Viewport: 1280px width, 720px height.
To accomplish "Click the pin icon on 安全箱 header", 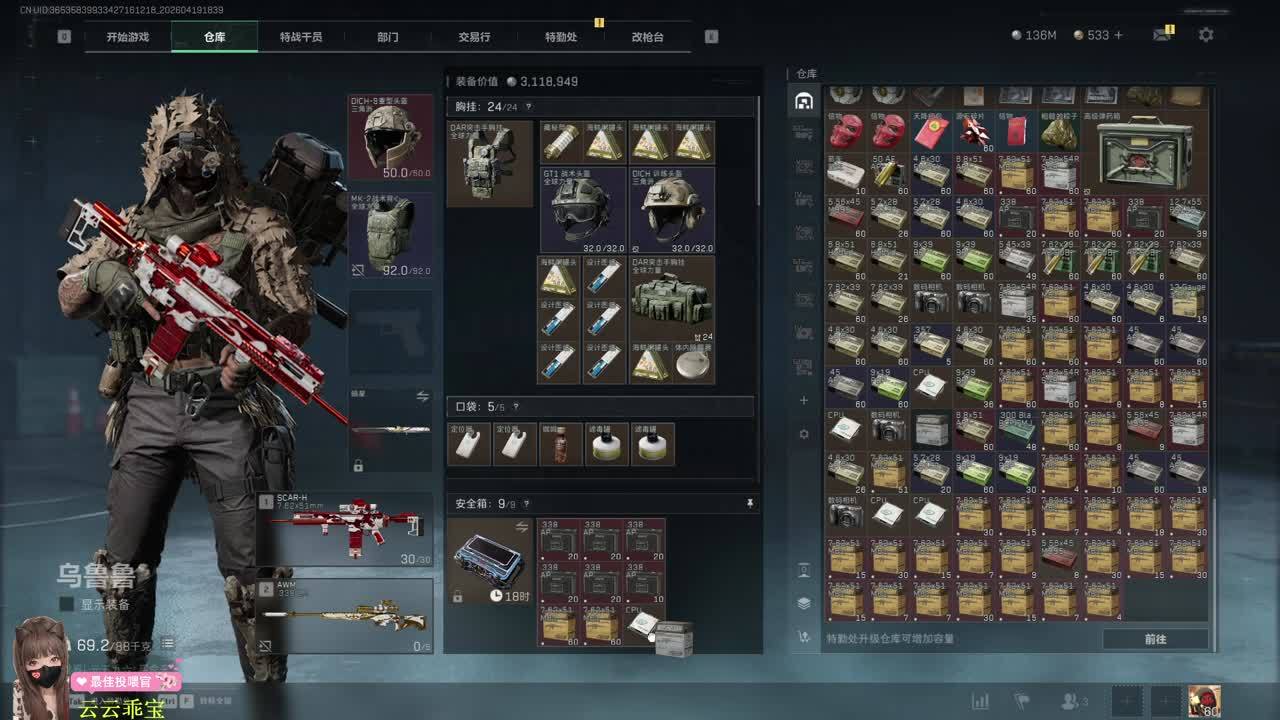I will pos(750,504).
